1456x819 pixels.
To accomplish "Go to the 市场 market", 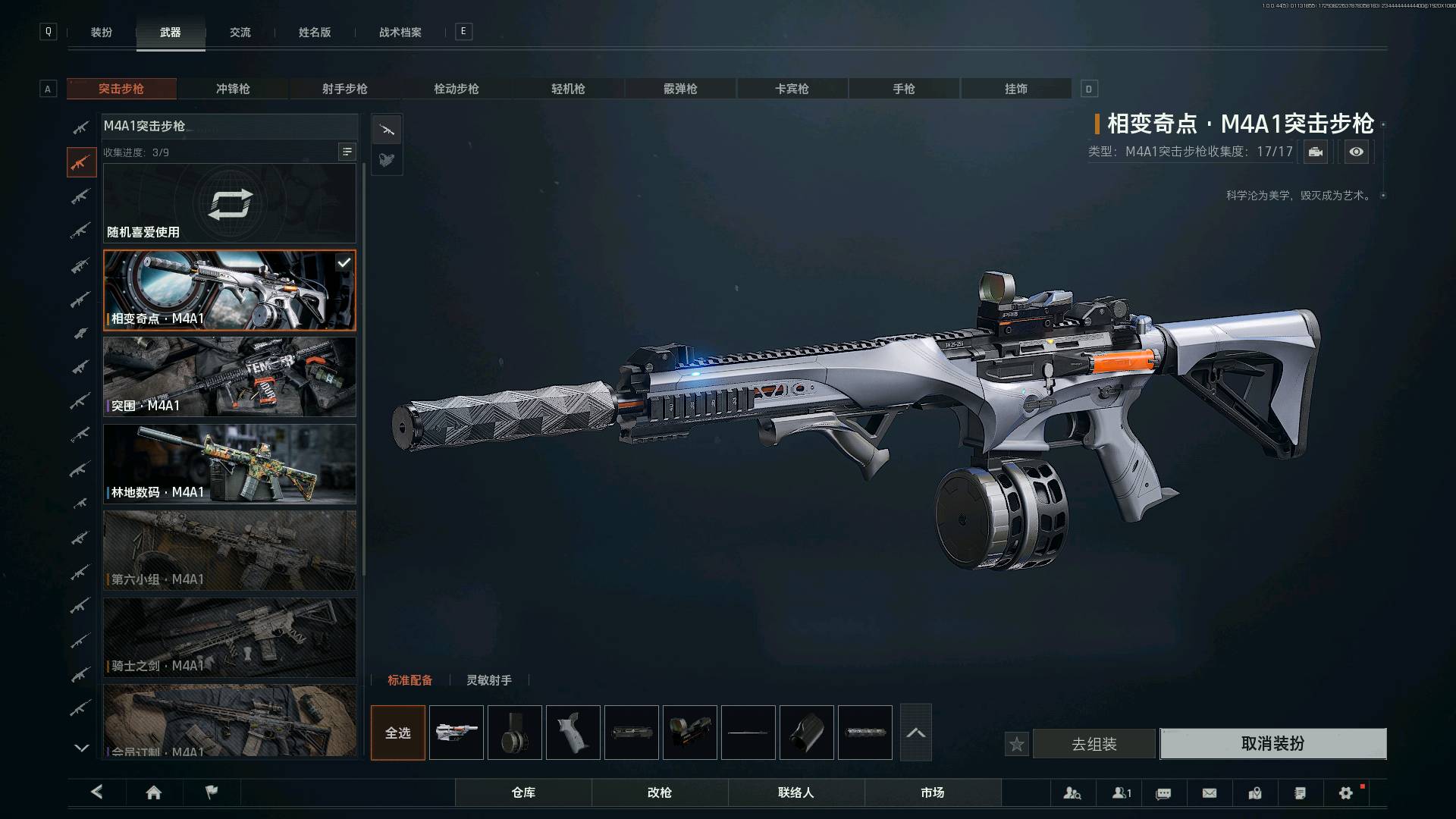I will coord(932,792).
